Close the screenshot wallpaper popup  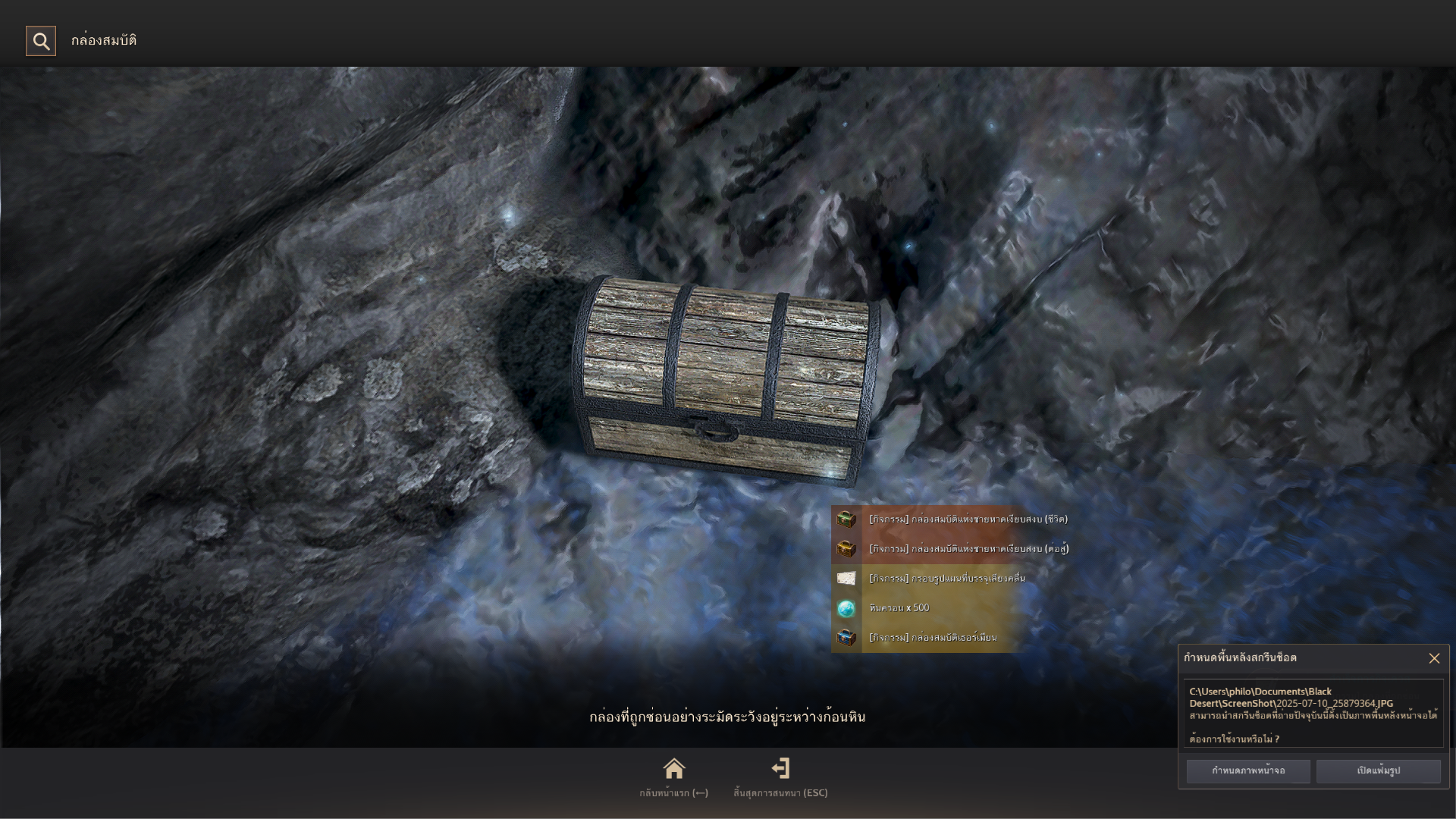click(x=1433, y=658)
